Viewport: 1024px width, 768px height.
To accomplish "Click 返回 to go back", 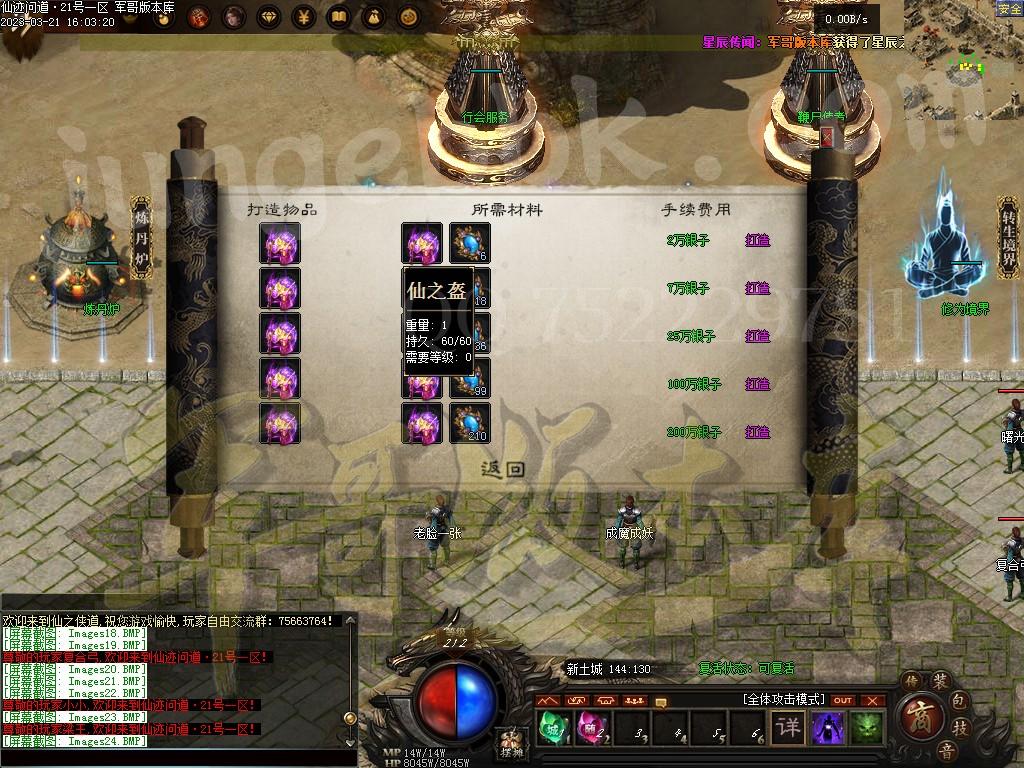I will 502,468.
